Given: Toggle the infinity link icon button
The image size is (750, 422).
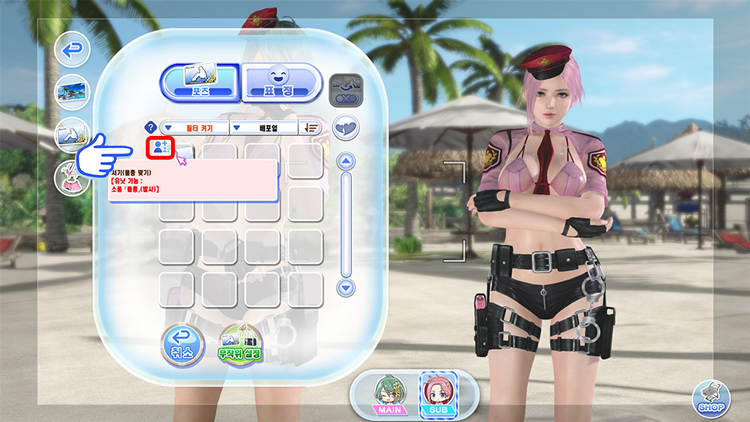Looking at the screenshot, I should click(x=345, y=86).
